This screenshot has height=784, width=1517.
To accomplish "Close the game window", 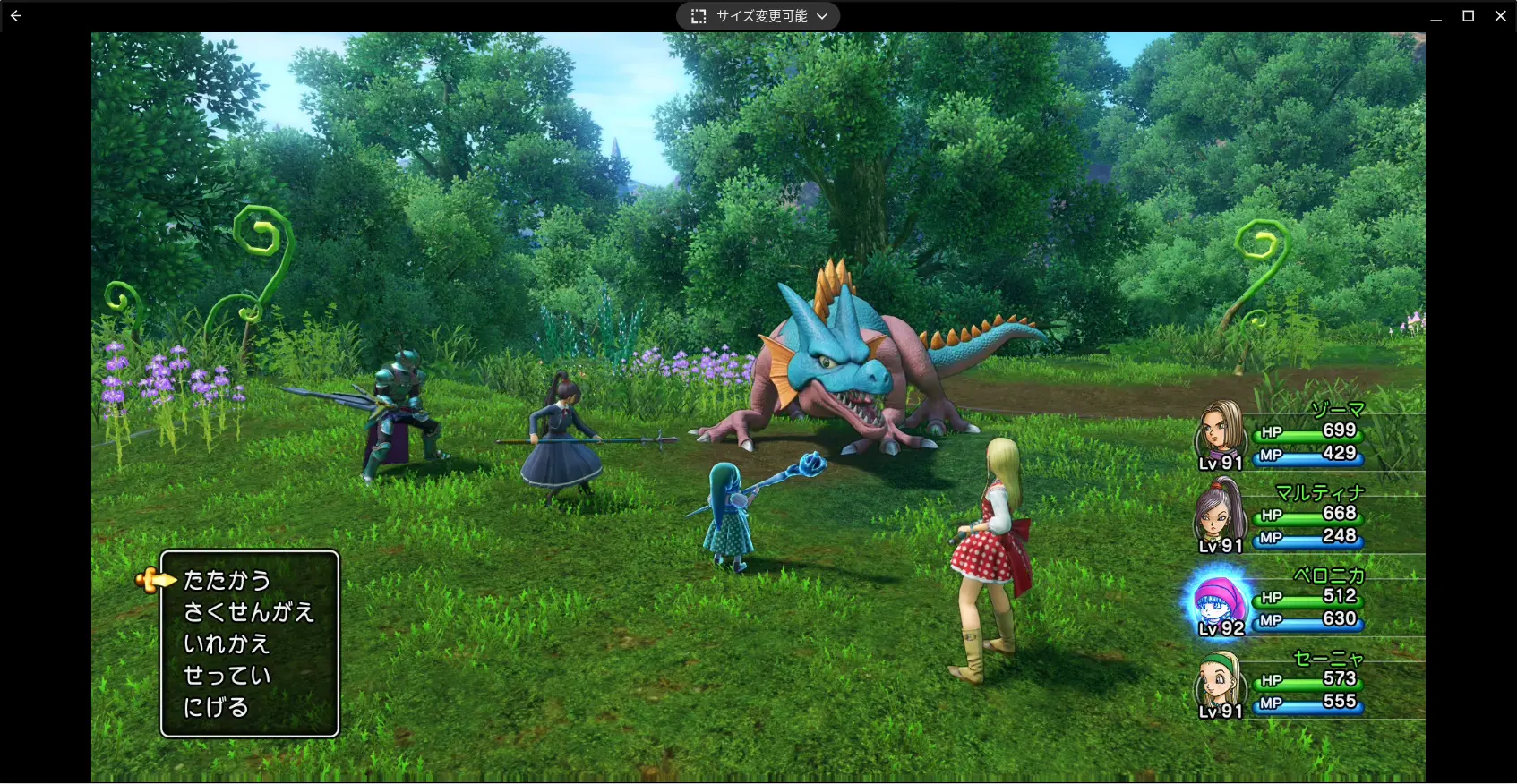I will point(1501,16).
